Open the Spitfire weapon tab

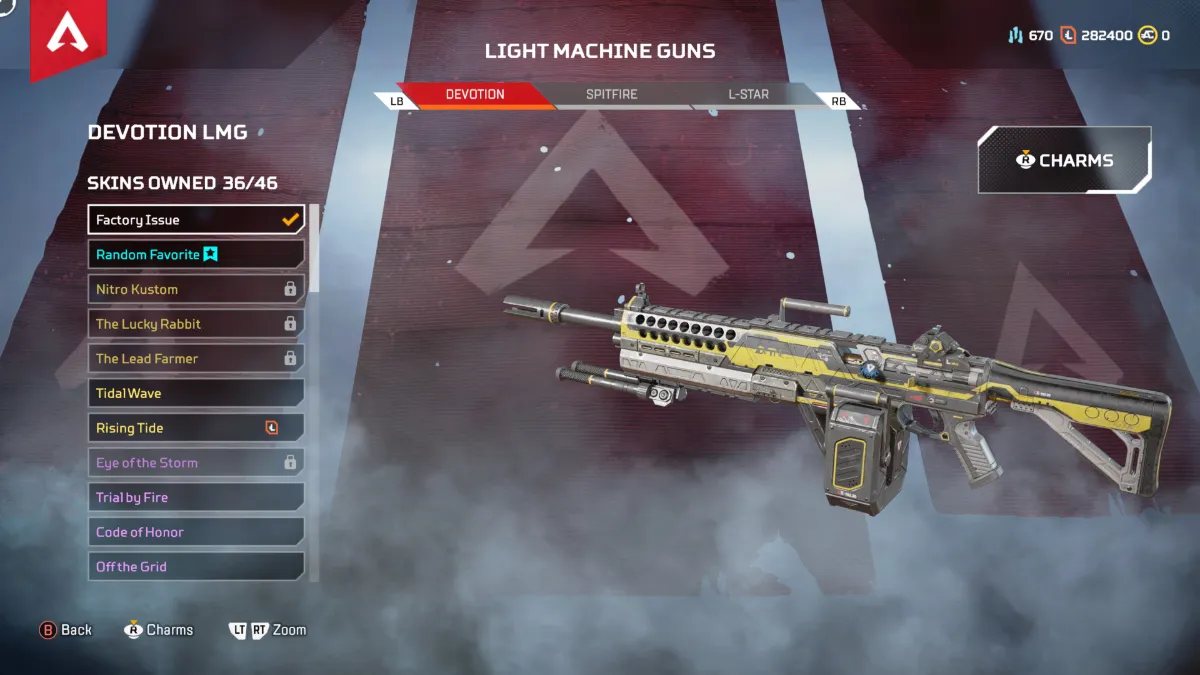tap(611, 95)
